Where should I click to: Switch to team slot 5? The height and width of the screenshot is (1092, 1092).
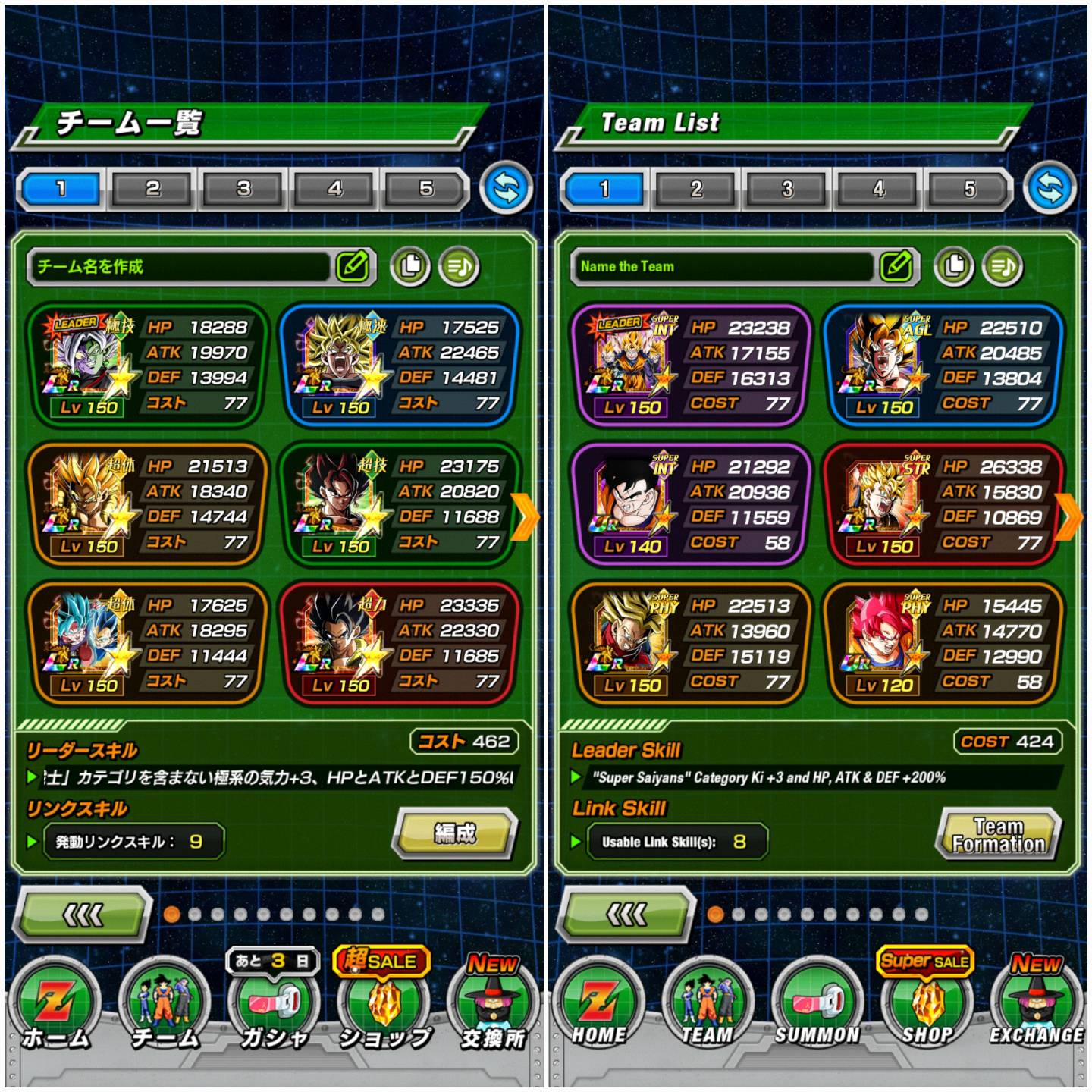pos(971,187)
